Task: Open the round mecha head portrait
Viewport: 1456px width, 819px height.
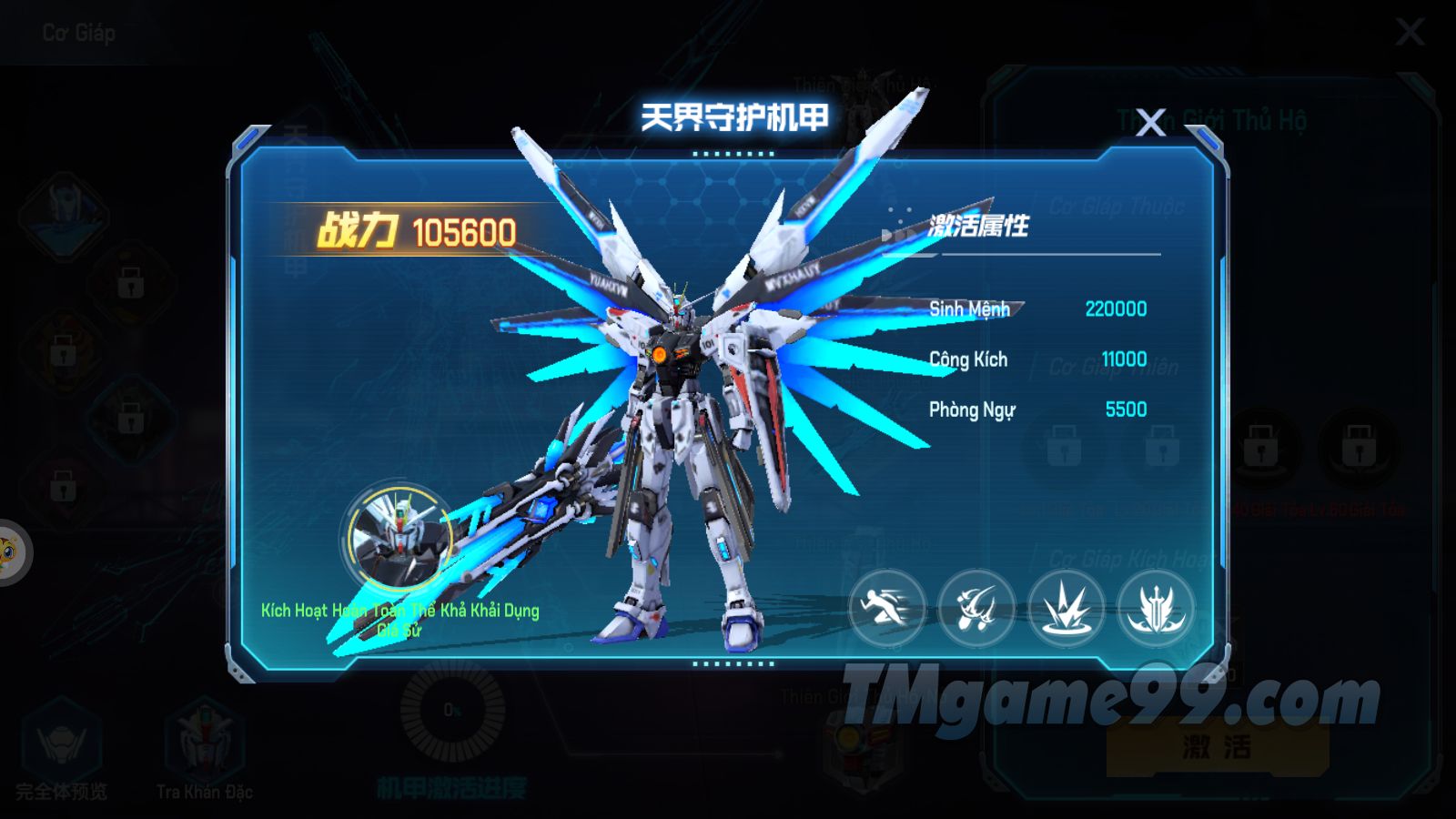Action: click(399, 538)
